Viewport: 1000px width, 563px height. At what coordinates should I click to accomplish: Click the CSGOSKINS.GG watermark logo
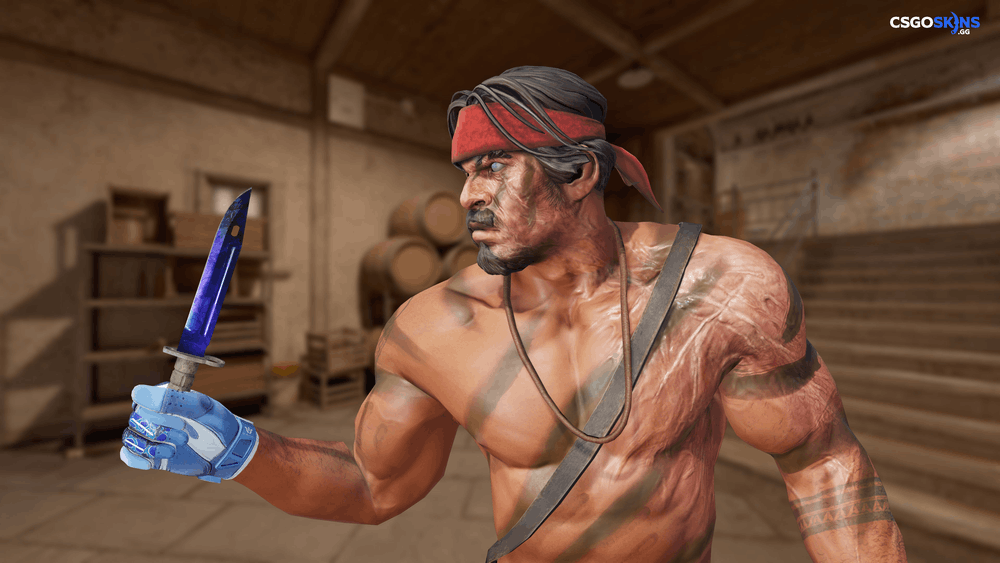(x=935, y=22)
